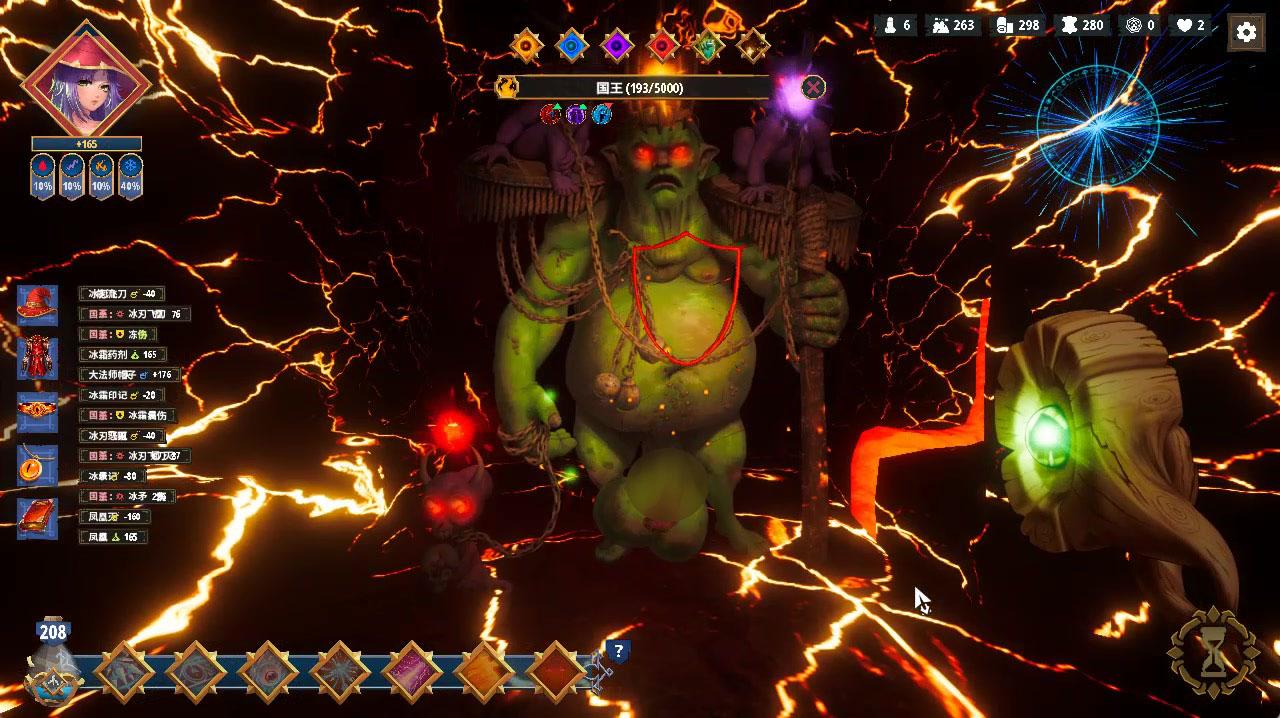Cast the dark red spell in the skill bar
This screenshot has width=1280, height=718.
click(x=556, y=671)
